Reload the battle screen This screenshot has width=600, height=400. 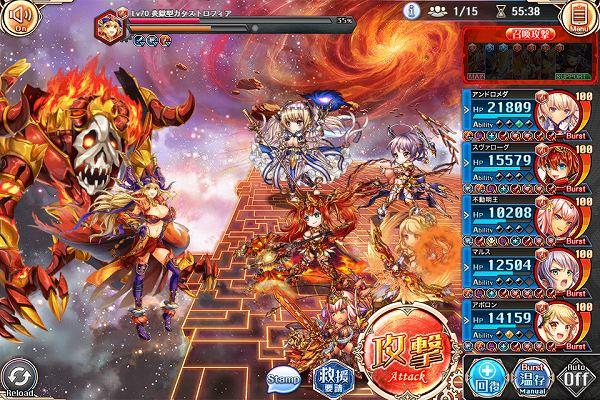pyautogui.click(x=19, y=377)
